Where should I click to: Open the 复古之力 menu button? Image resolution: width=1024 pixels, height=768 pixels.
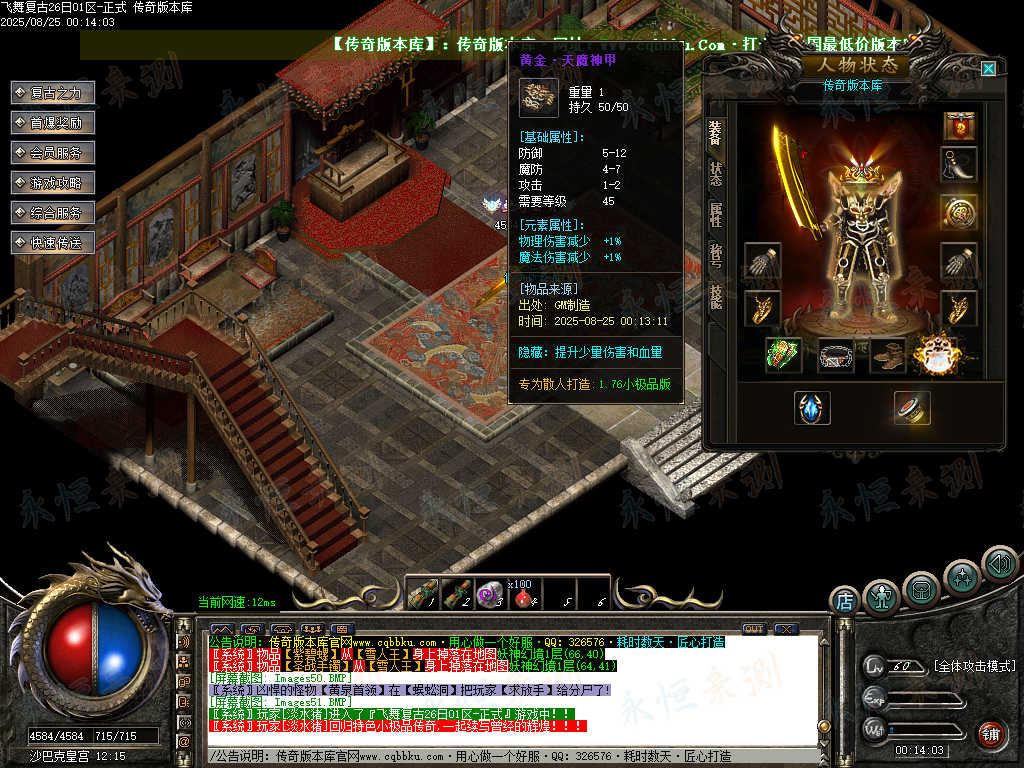pyautogui.click(x=53, y=93)
